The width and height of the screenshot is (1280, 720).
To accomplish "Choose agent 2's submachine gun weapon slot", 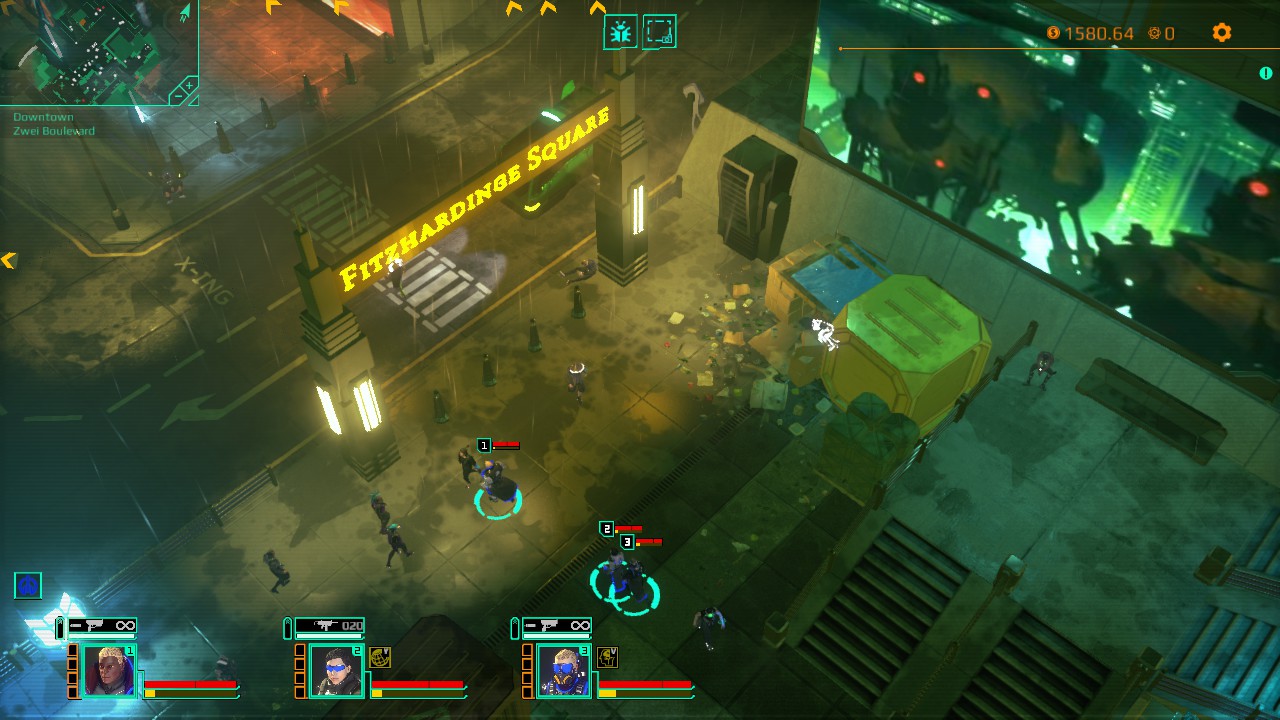I will point(328,627).
